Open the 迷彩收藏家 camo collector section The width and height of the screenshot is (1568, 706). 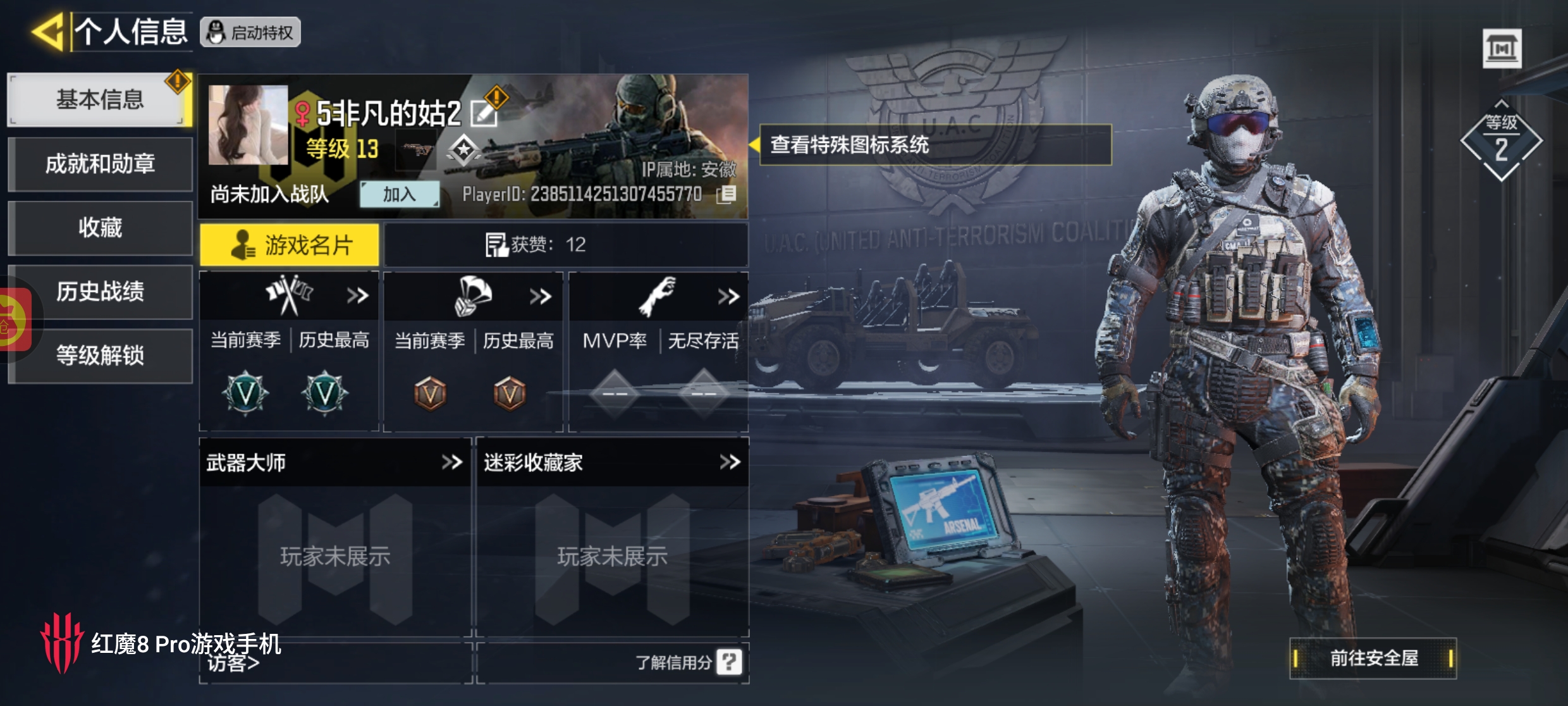point(730,462)
